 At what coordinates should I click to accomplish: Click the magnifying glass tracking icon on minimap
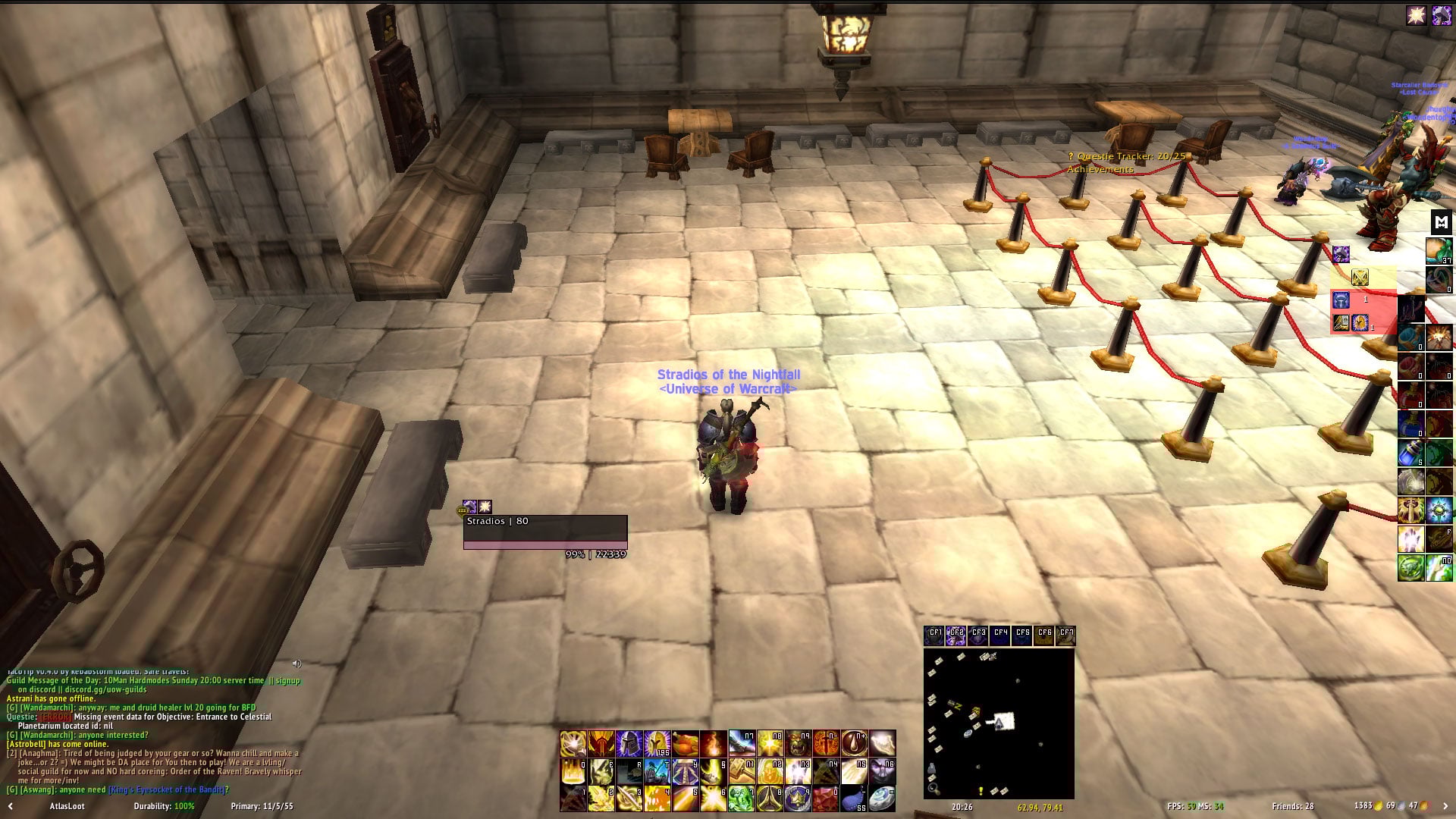click(x=933, y=788)
